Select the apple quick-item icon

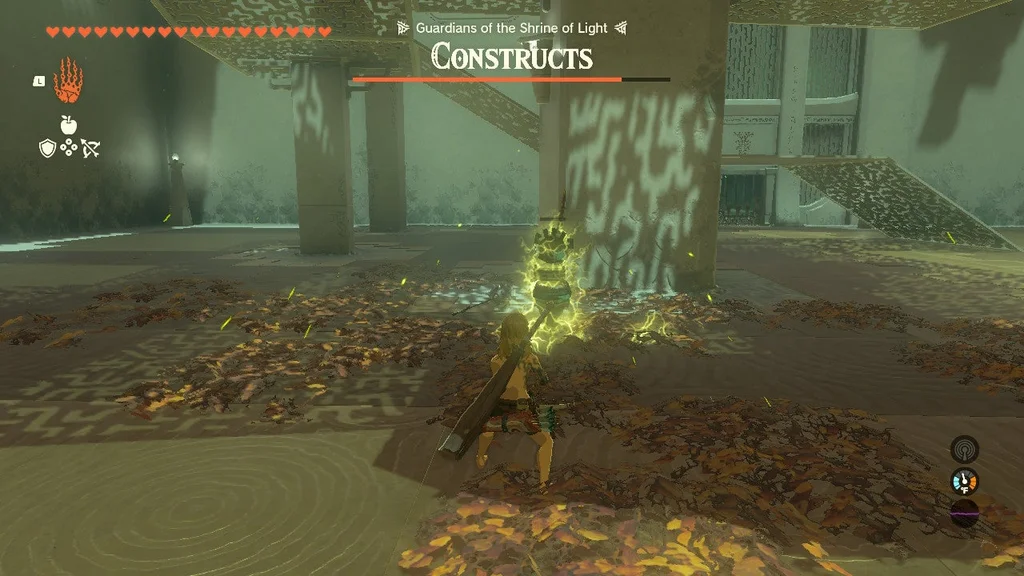coord(68,125)
